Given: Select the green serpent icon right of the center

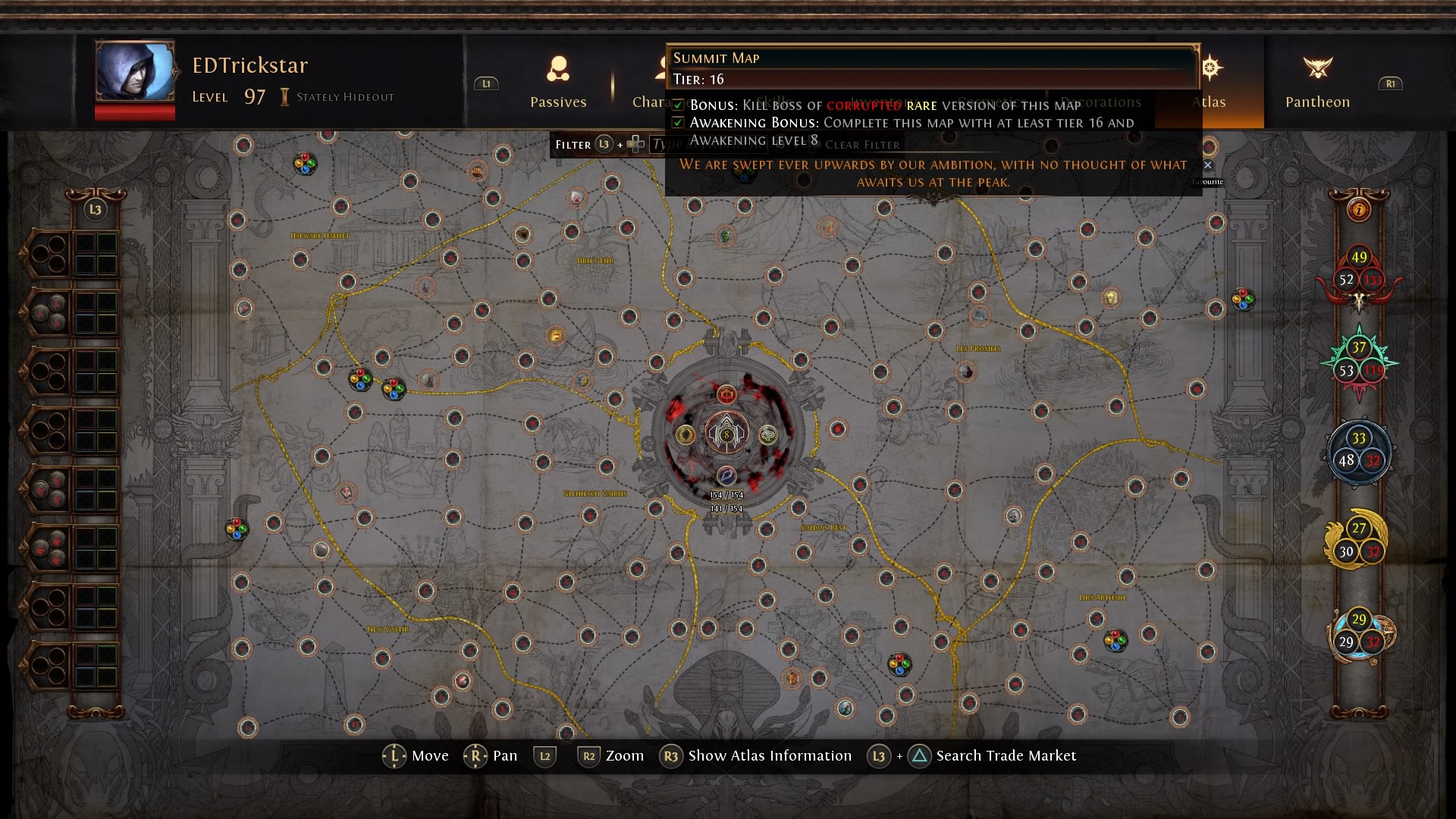Looking at the screenshot, I should coord(767,435).
